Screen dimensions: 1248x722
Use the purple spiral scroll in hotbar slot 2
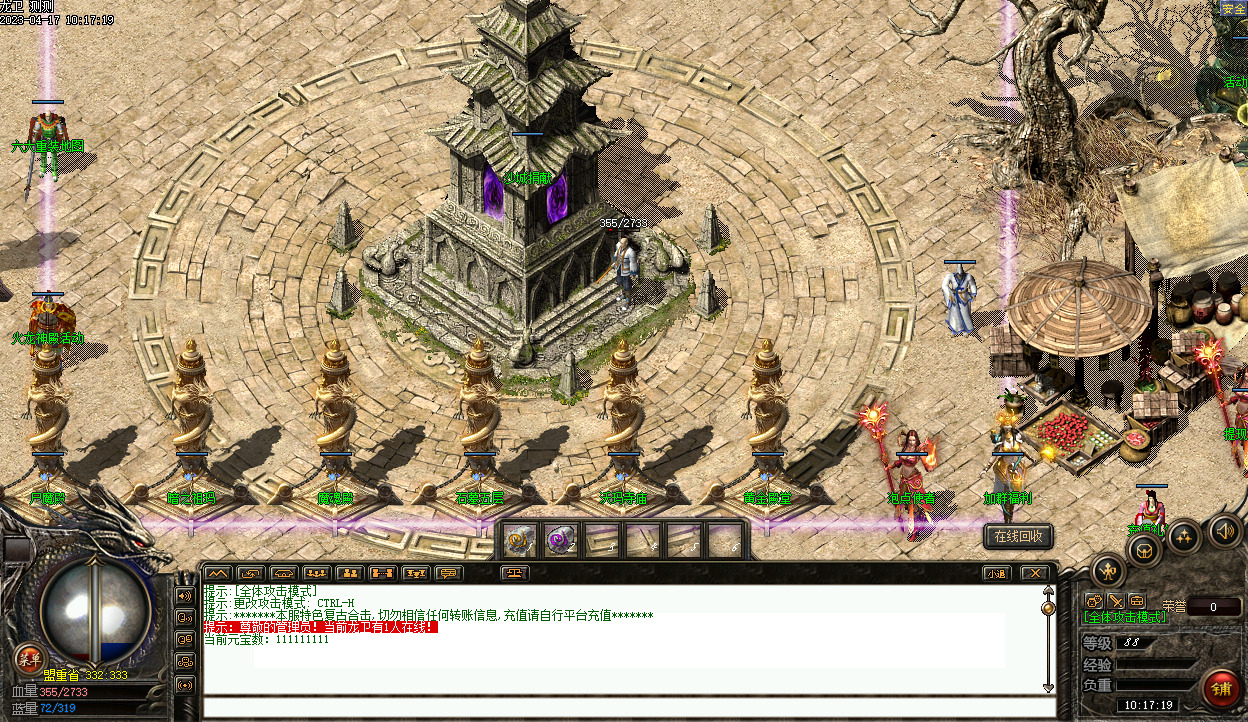coord(560,540)
